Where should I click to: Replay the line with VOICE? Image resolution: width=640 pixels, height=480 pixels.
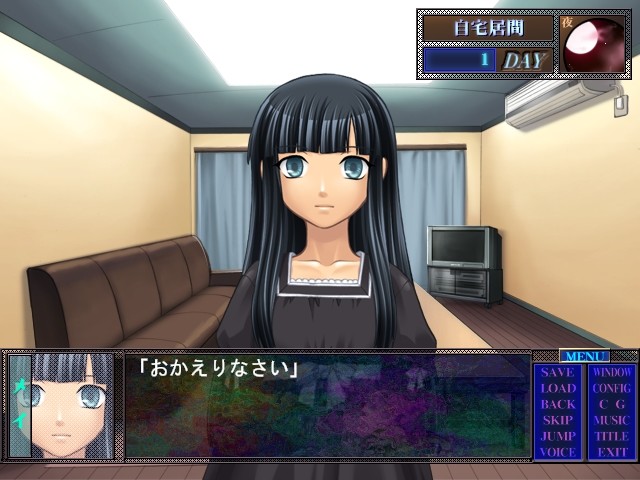(558, 452)
